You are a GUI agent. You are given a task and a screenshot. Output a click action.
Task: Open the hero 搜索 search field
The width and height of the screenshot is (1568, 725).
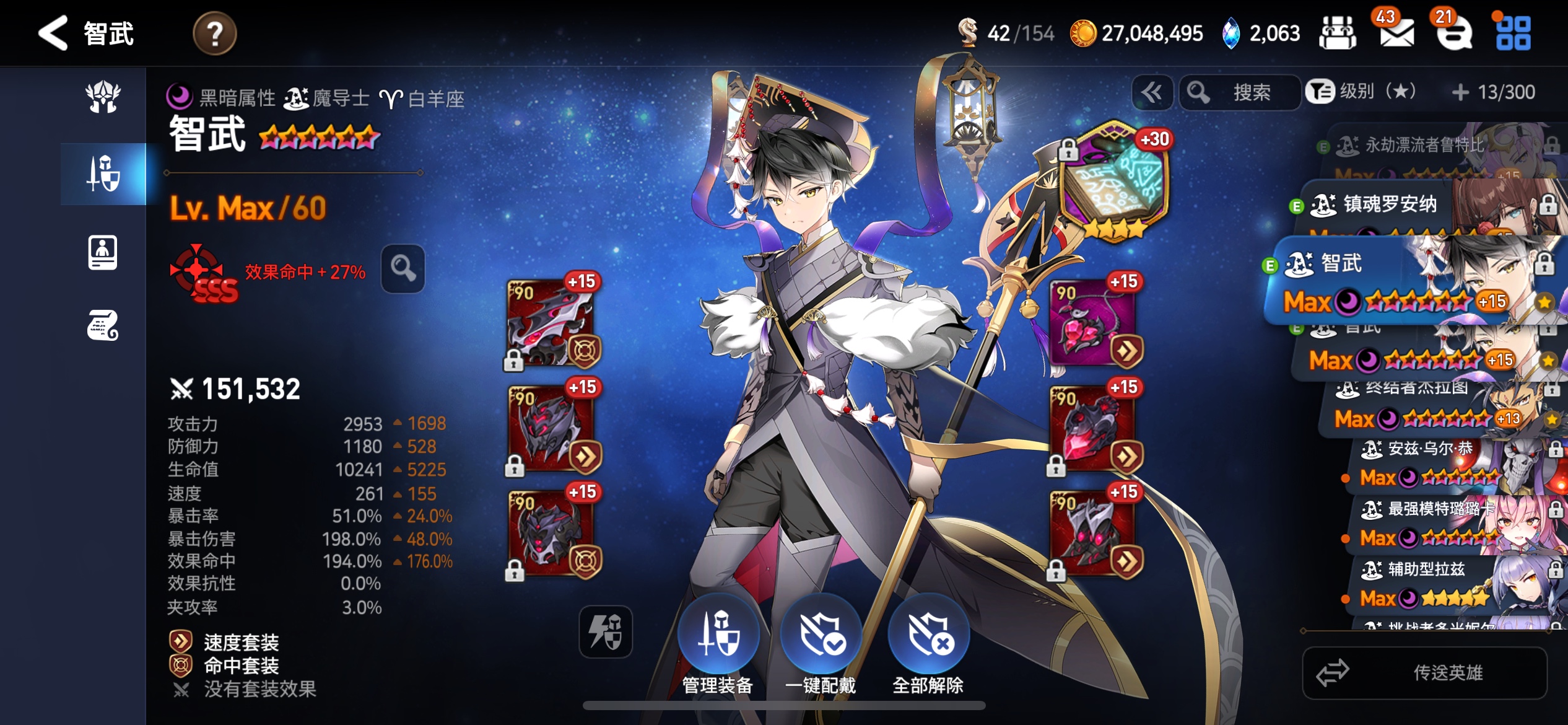coord(1240,93)
